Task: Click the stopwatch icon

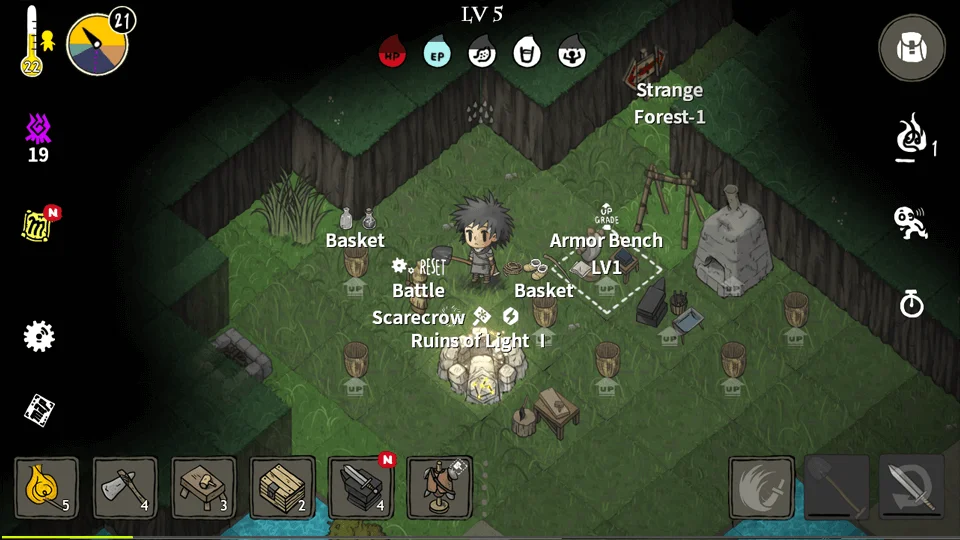Action: click(912, 303)
